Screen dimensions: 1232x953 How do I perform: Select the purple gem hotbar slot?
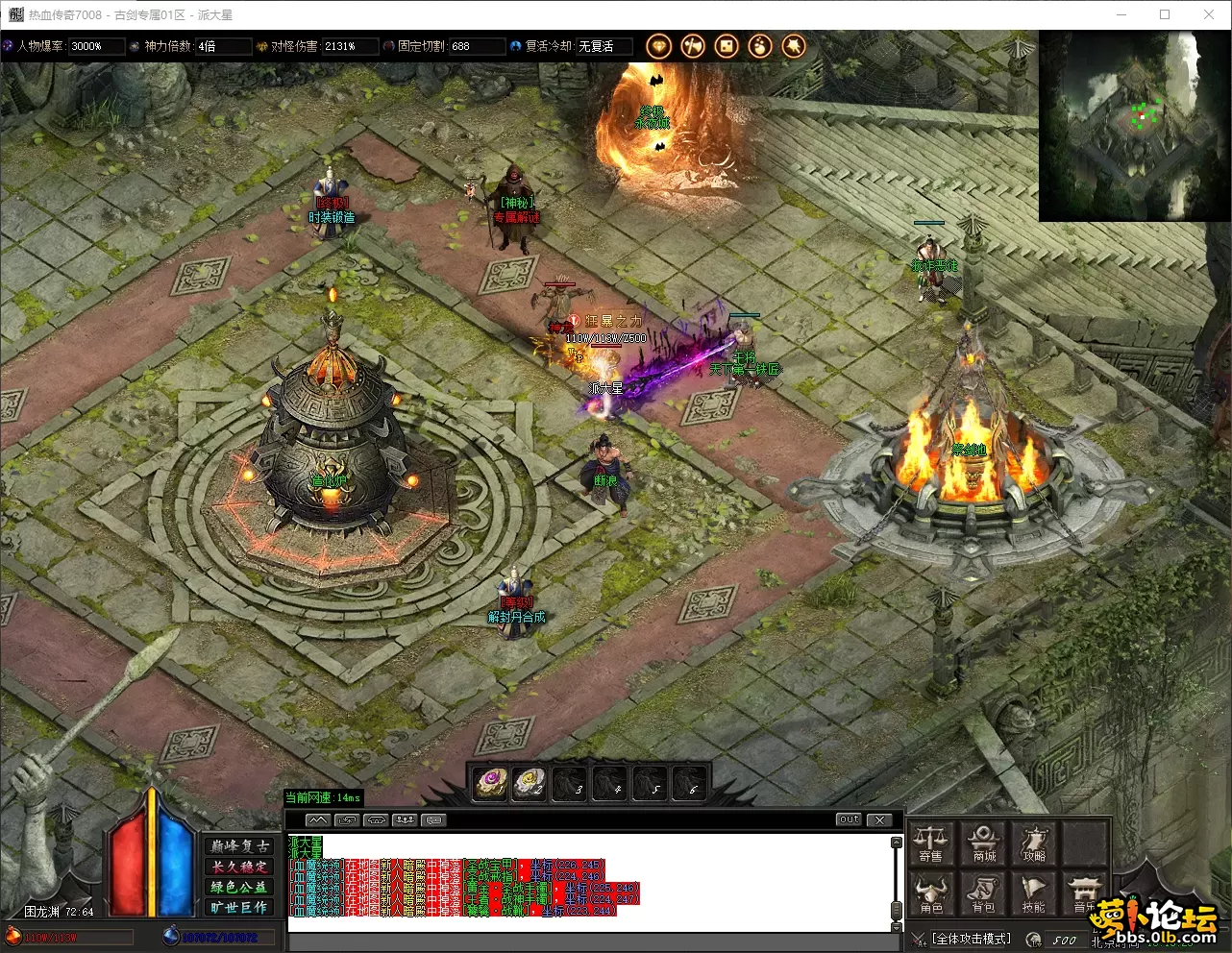tap(491, 783)
